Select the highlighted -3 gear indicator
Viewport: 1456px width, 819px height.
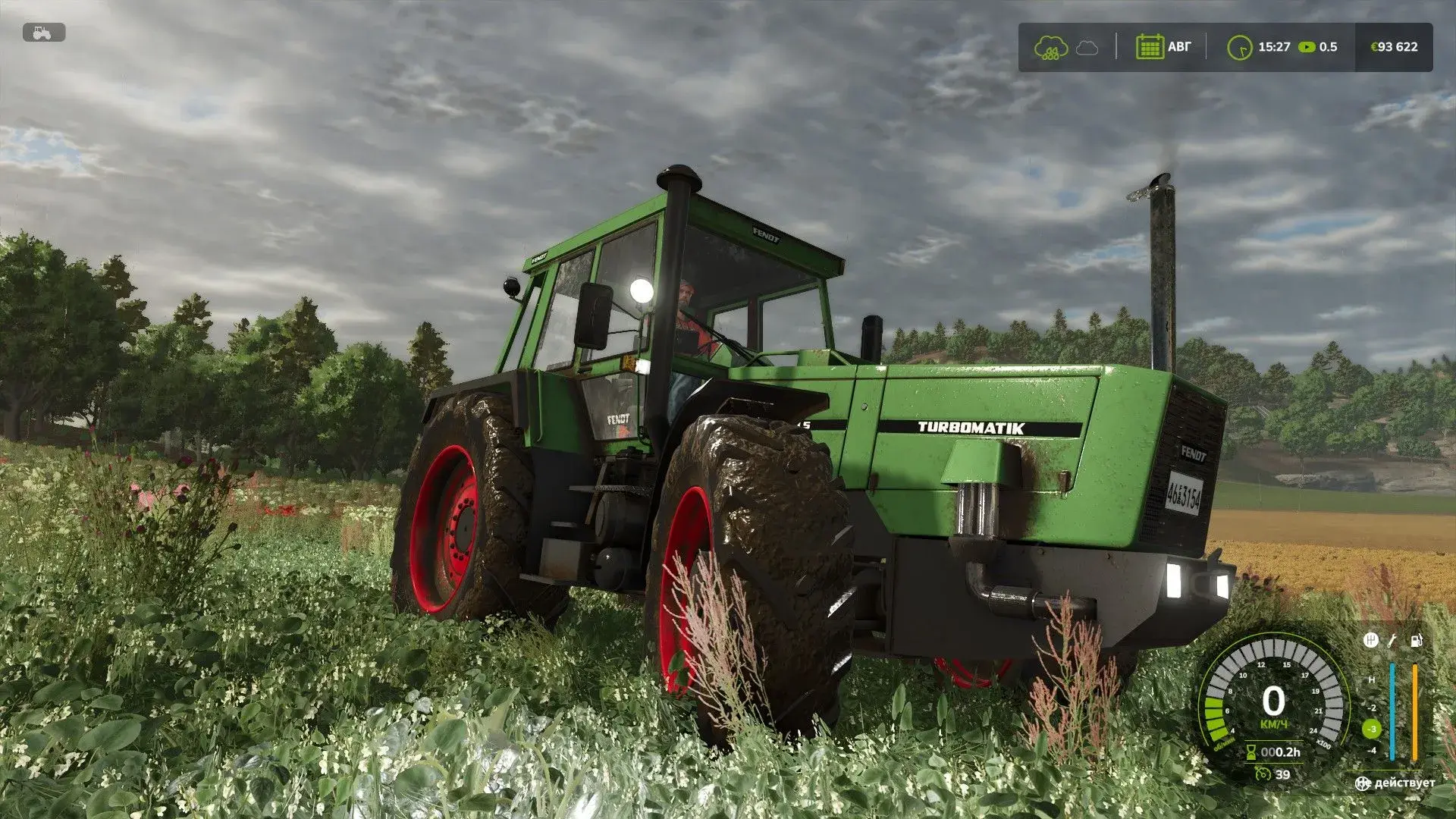pos(1372,729)
